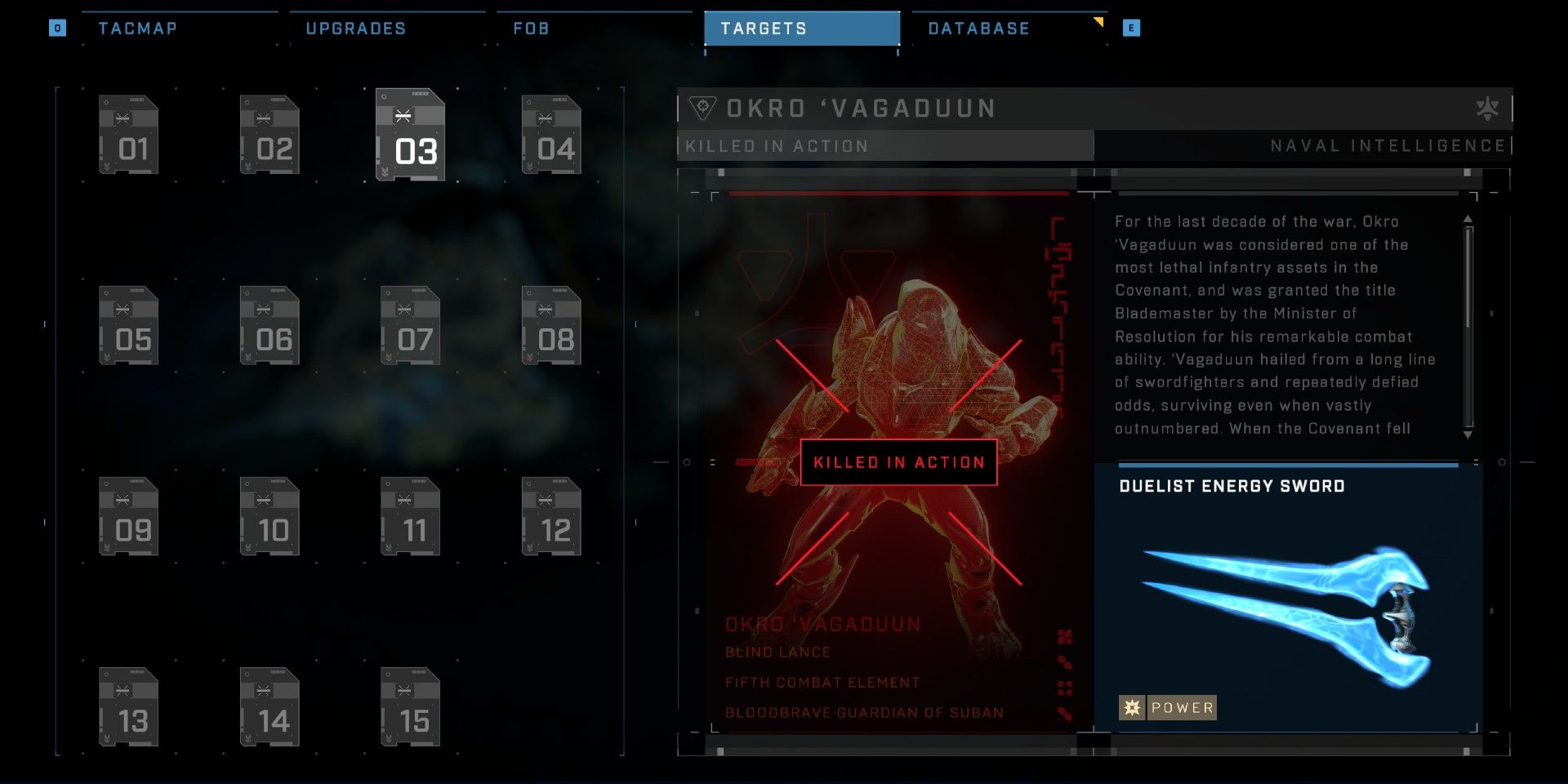The width and height of the screenshot is (1568, 784).
Task: Click the Duelist Energy Sword image
Action: (1286, 608)
